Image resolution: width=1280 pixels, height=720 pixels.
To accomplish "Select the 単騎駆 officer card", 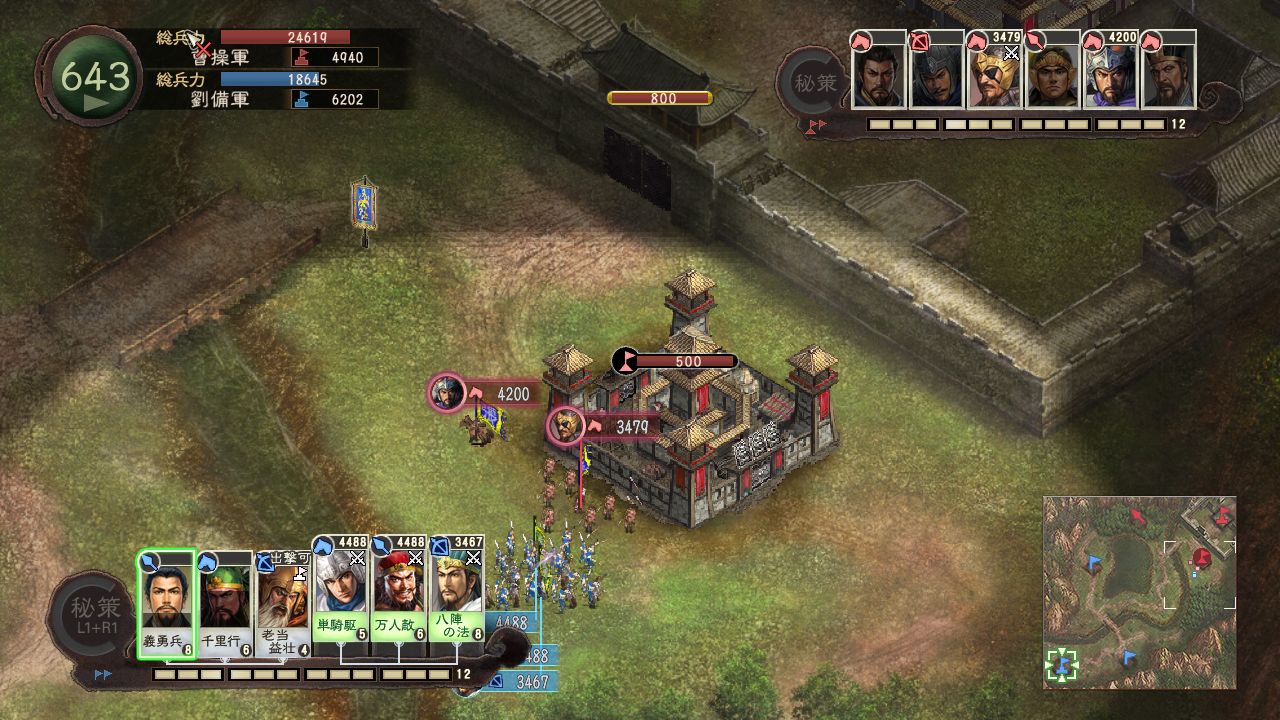I will (342, 600).
